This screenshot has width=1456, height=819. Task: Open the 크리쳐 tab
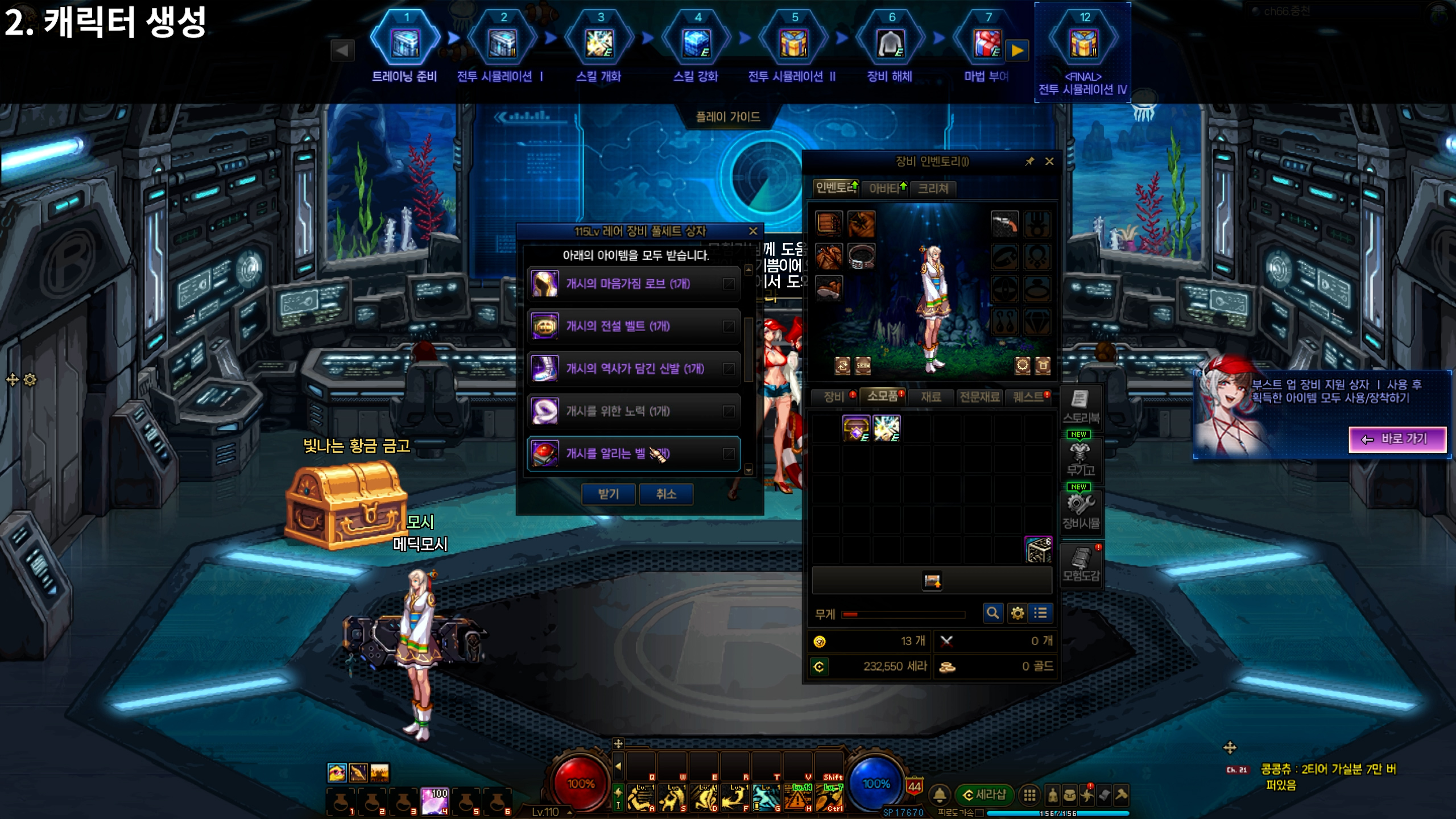point(933,188)
